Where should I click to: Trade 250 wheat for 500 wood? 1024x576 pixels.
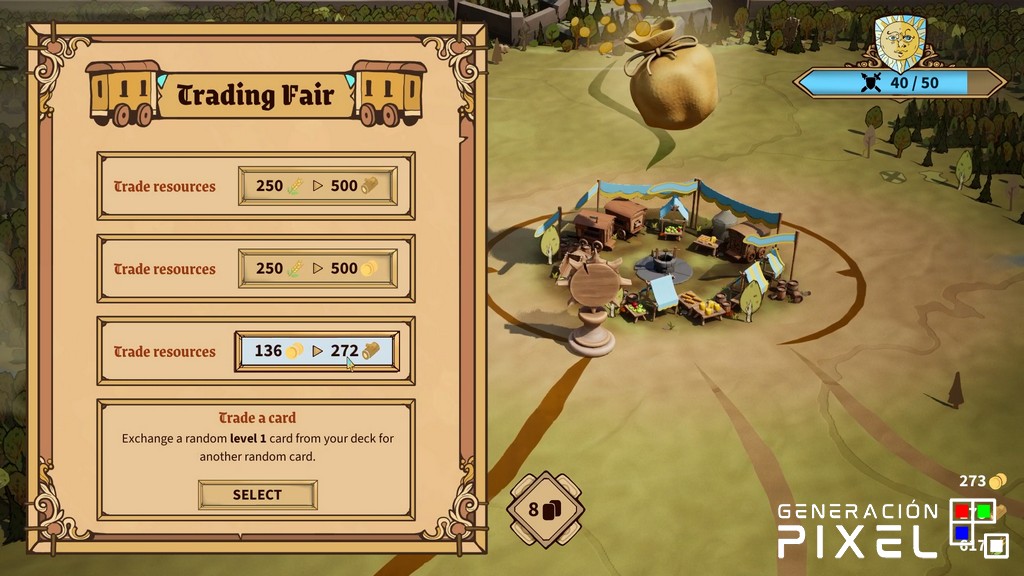tap(317, 186)
